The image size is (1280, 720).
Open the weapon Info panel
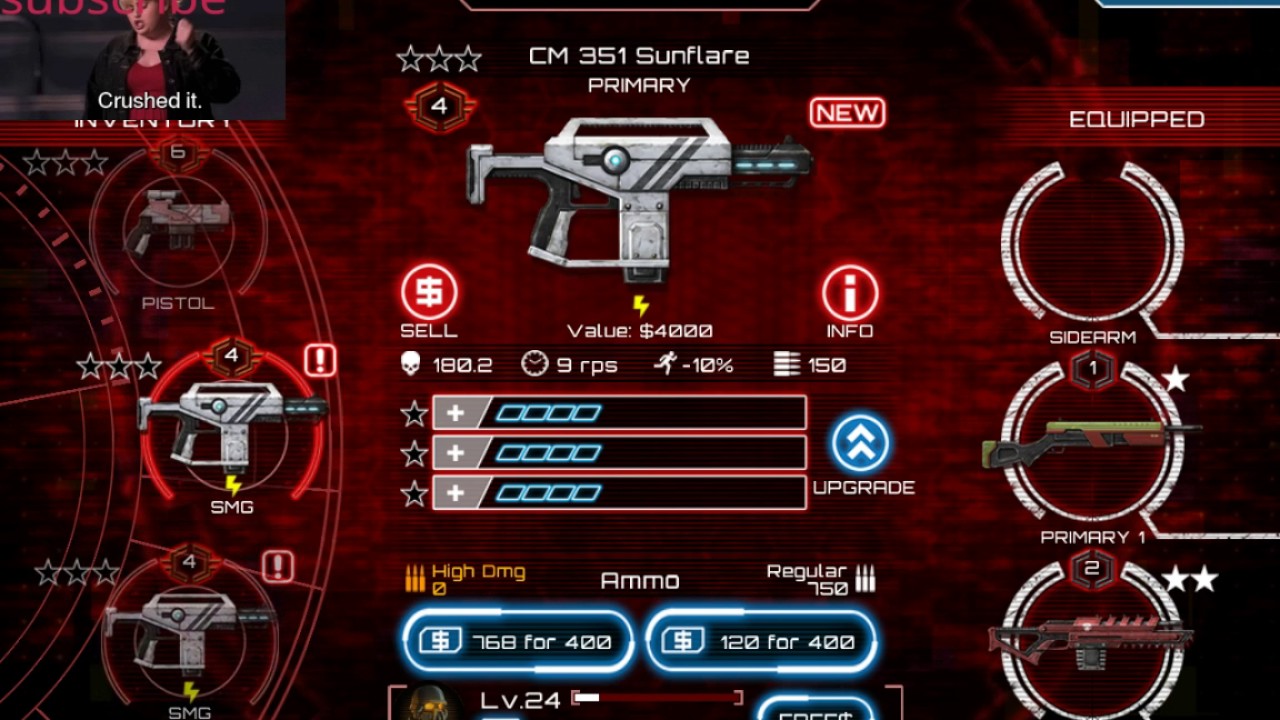click(x=850, y=294)
